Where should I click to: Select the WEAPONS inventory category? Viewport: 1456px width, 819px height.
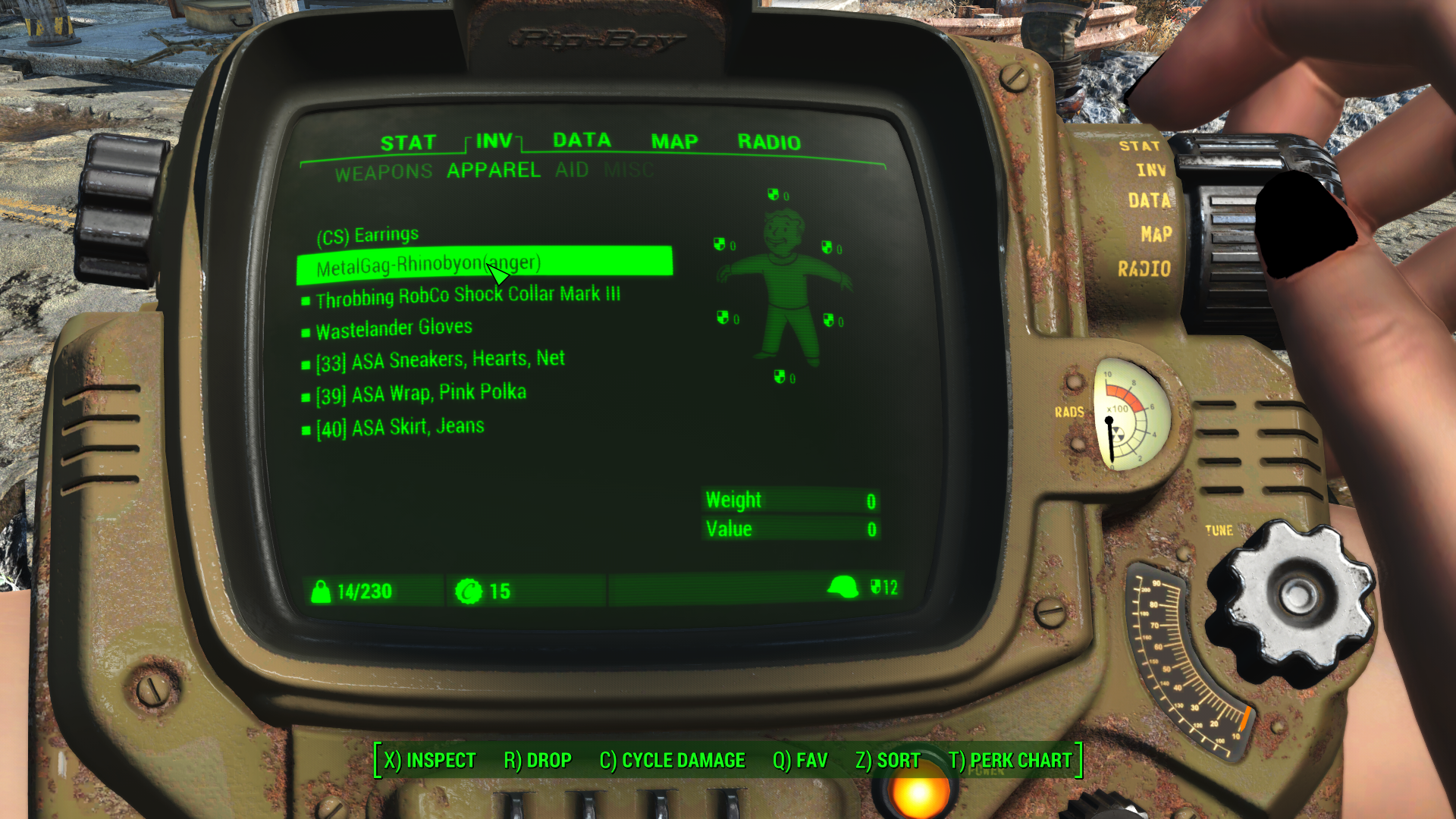384,171
